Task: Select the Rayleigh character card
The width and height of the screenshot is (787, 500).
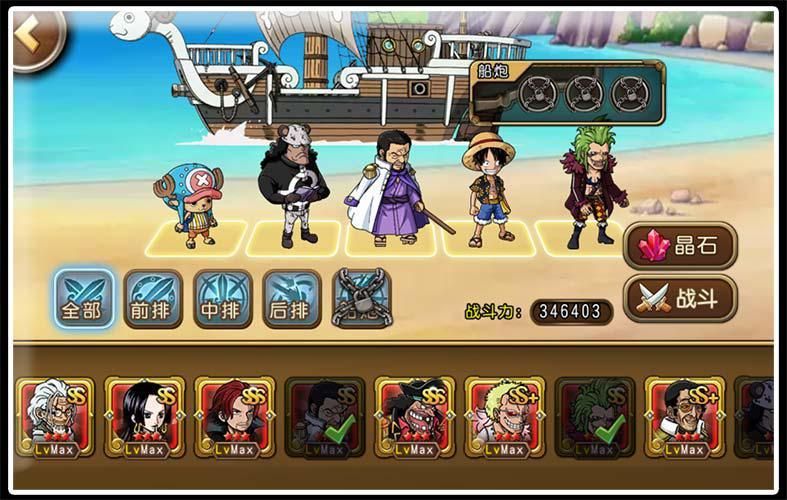Action: tap(55, 416)
